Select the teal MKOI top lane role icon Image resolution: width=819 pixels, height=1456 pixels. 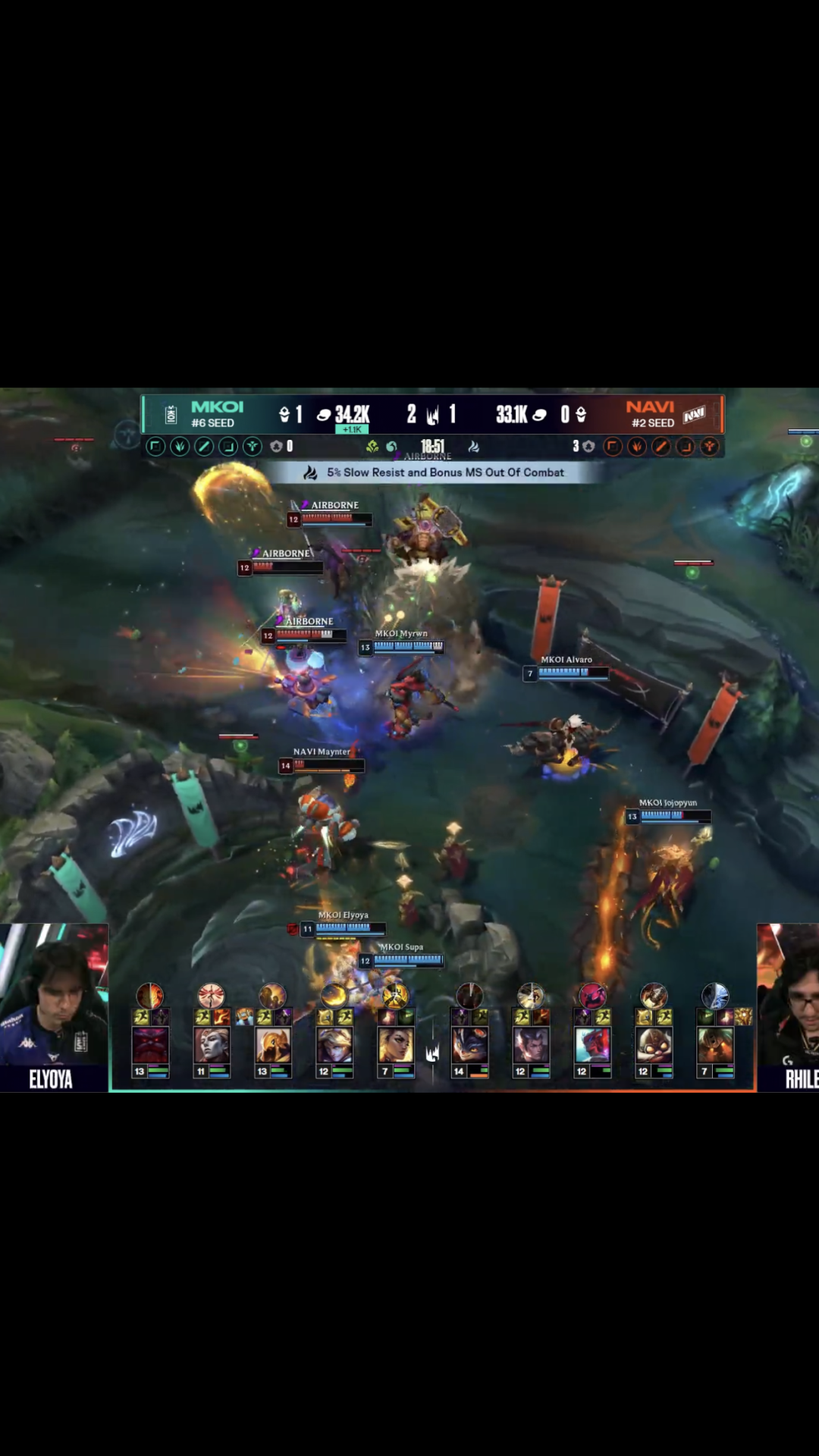tap(155, 447)
